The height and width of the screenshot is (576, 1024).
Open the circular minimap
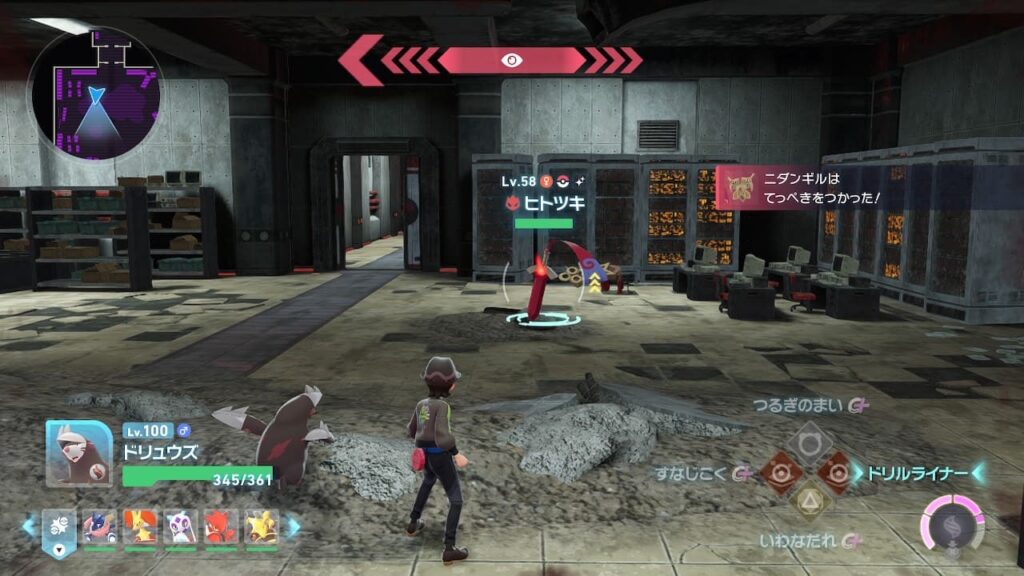[x=97, y=94]
